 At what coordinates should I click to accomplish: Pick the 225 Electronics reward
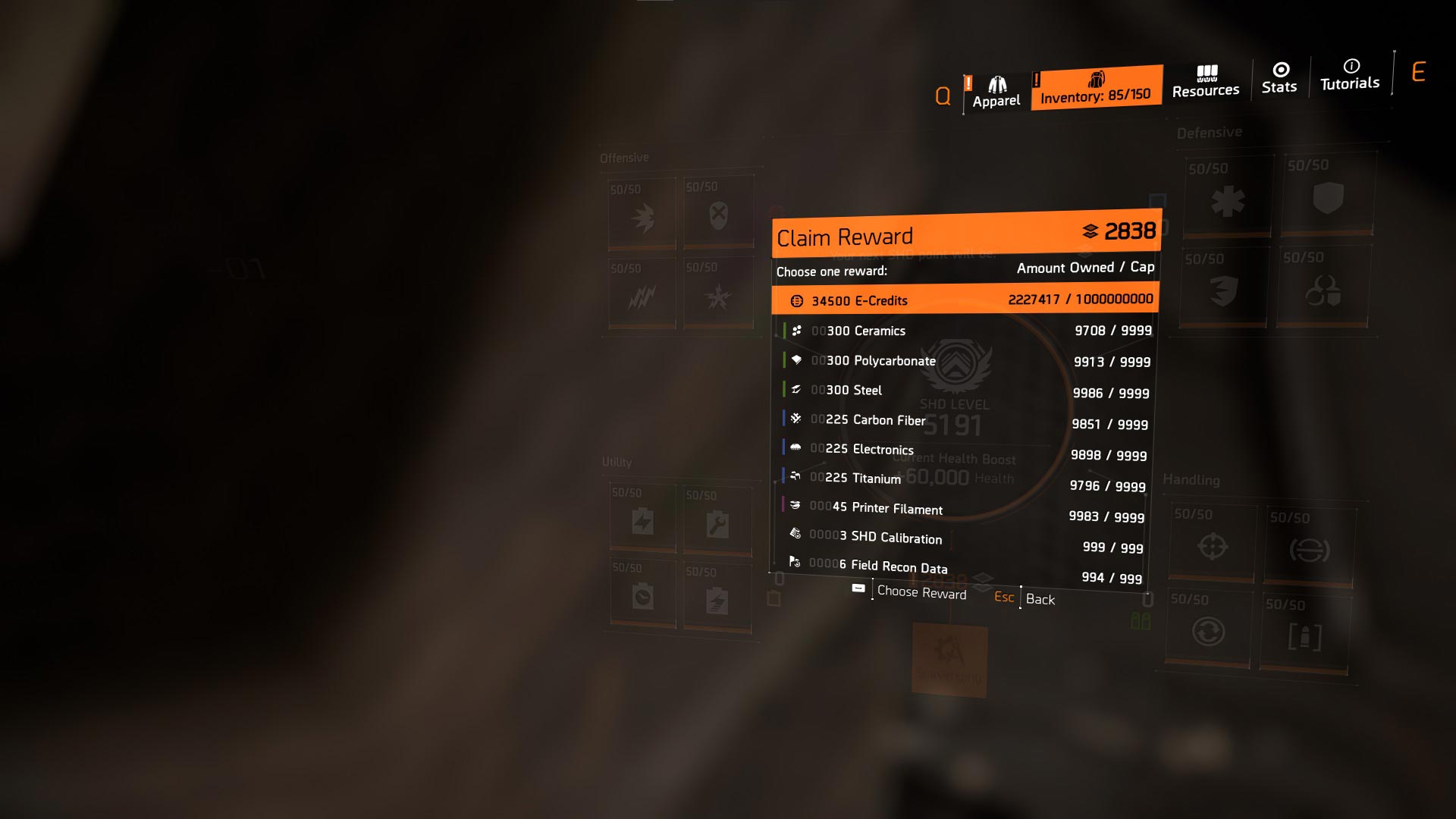pos(963,452)
